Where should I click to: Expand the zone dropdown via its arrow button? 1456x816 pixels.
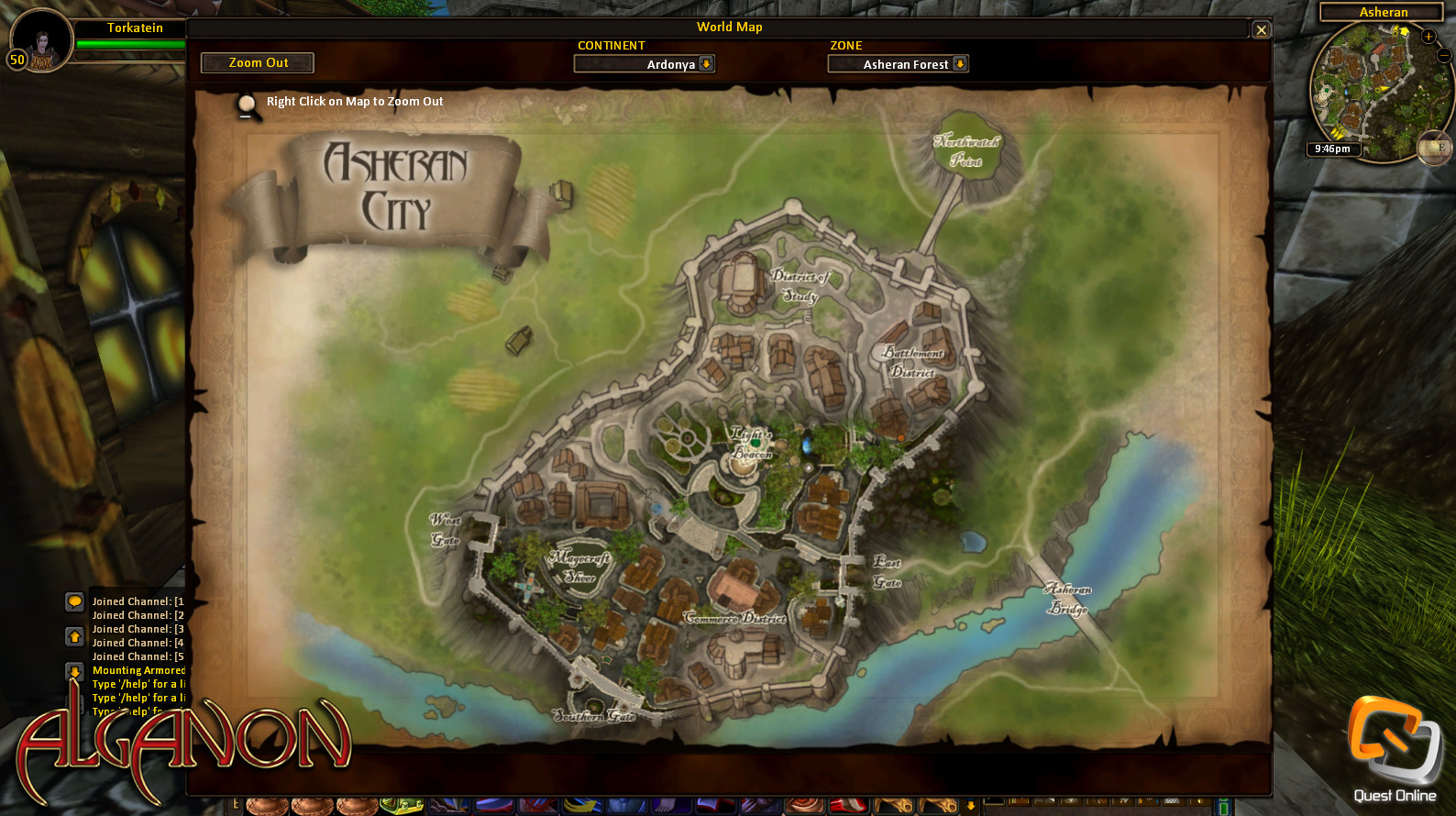(x=959, y=64)
